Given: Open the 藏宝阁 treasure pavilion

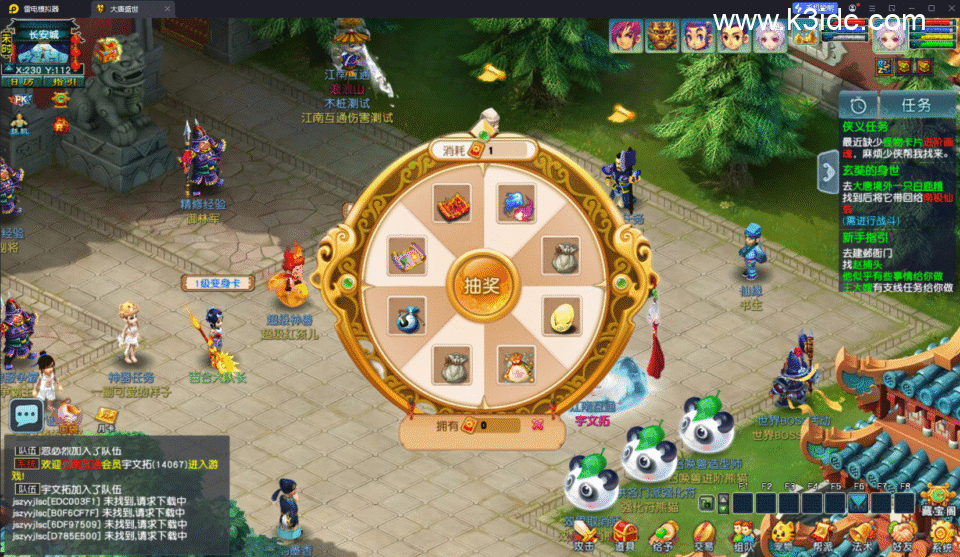Looking at the screenshot, I should 938,497.
